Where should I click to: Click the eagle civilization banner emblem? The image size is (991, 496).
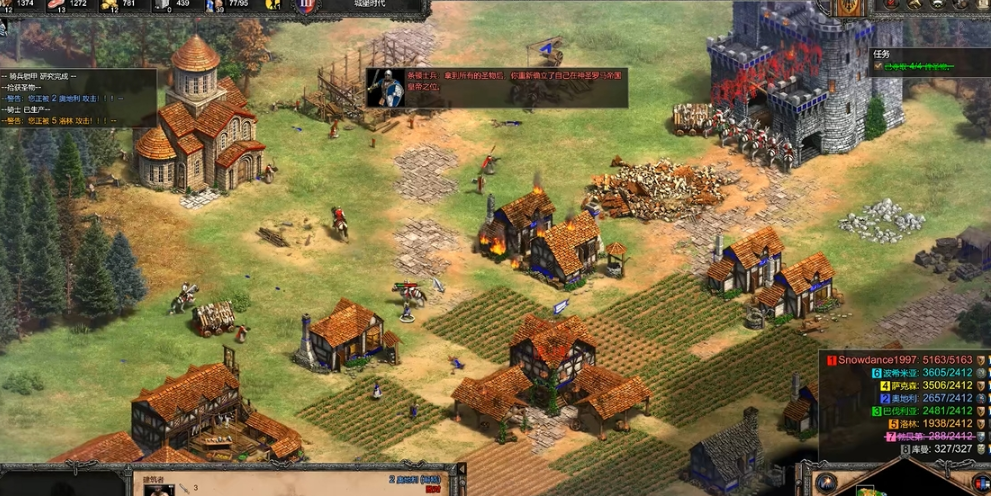pyautogui.click(x=851, y=7)
